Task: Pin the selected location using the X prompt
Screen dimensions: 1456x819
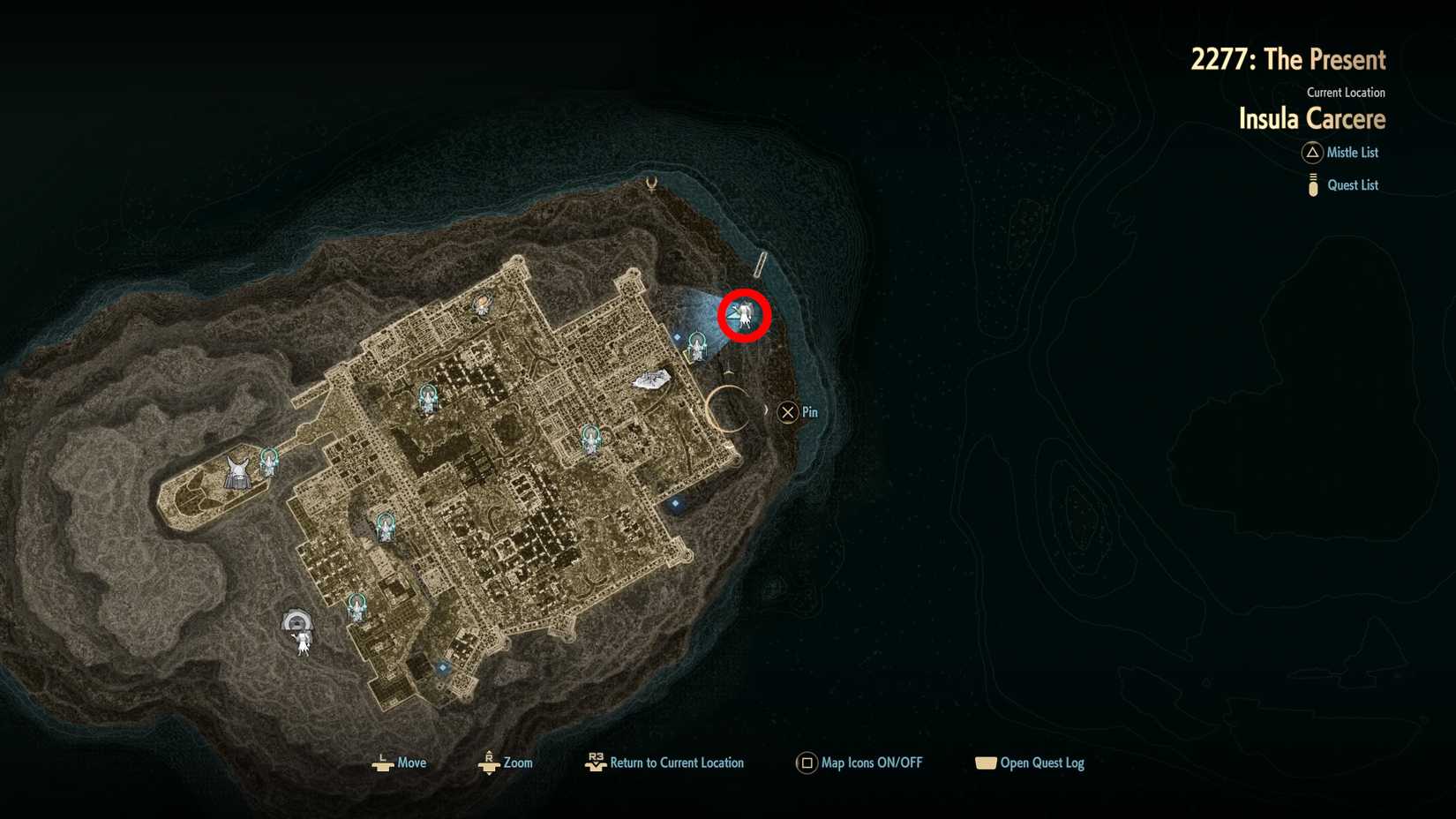Action: tap(788, 411)
